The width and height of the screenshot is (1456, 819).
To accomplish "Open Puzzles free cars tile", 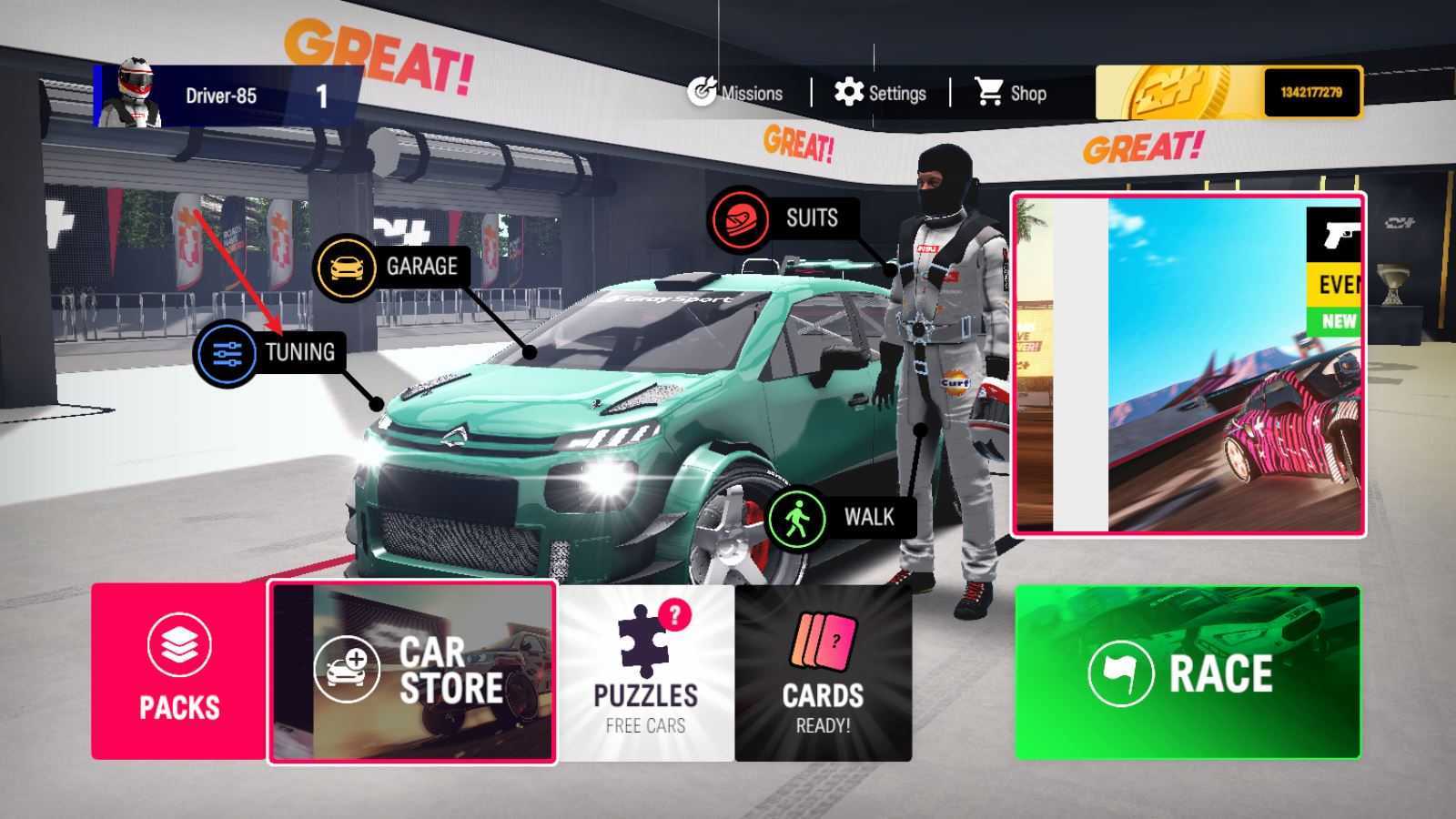I will coord(646,672).
